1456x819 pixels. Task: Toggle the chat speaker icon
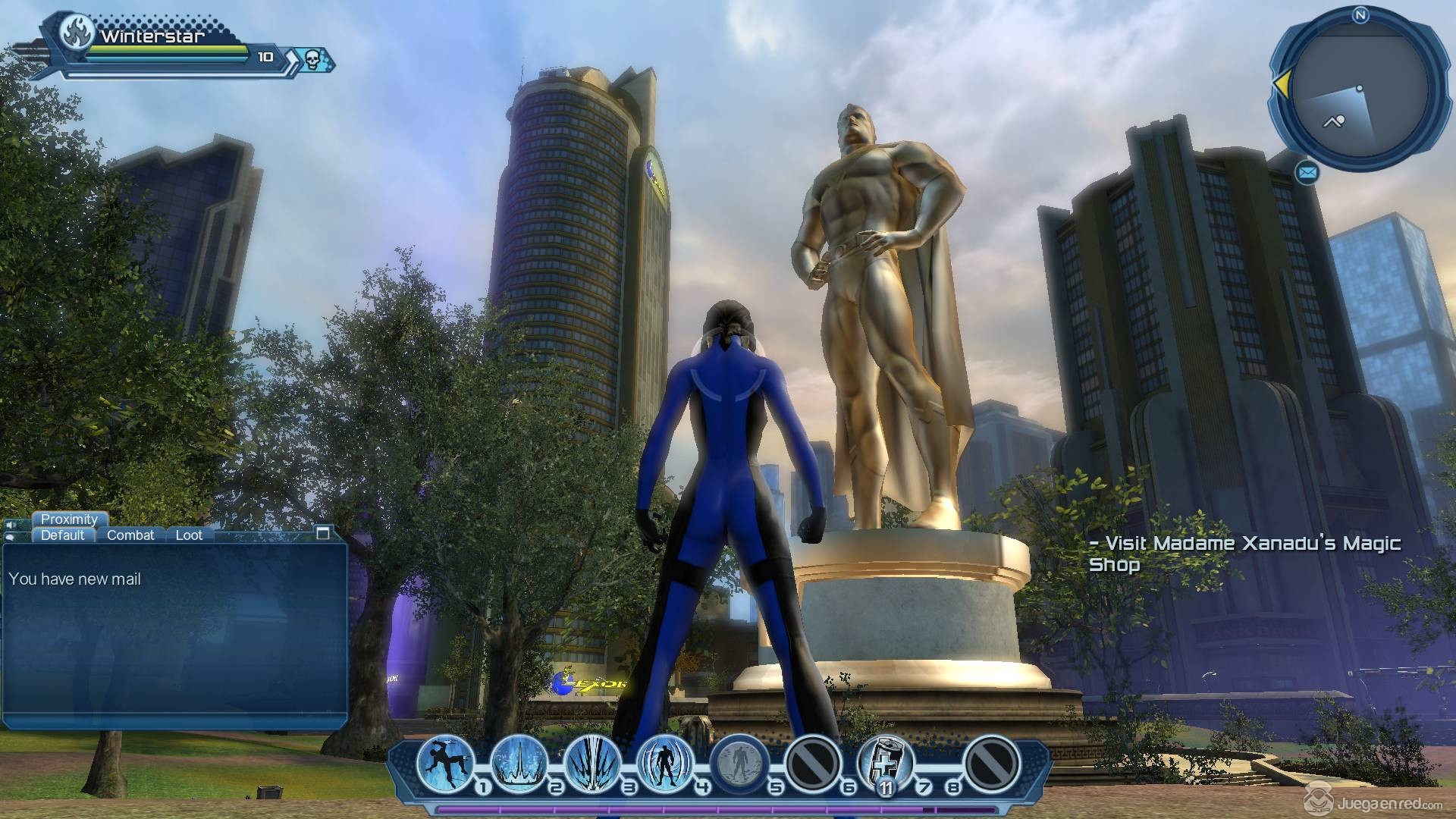[x=11, y=525]
